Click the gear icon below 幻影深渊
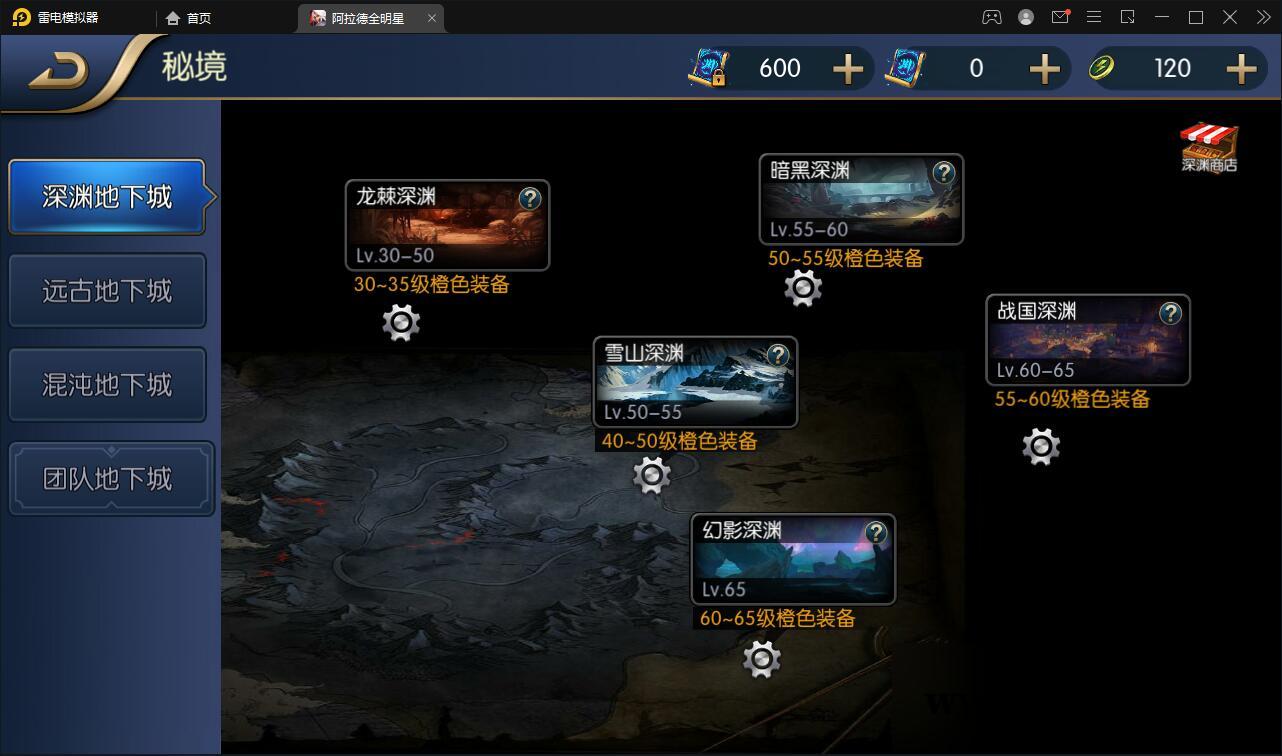 point(761,660)
